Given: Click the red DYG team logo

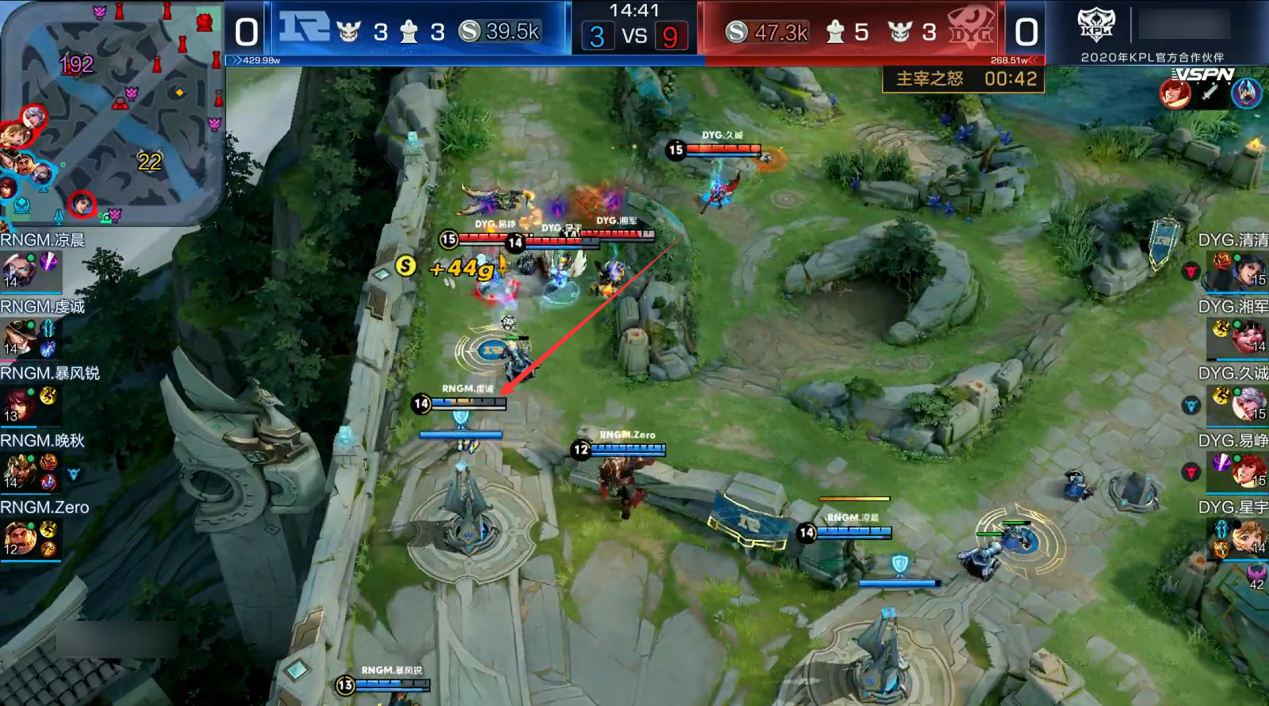Looking at the screenshot, I should tap(967, 30).
